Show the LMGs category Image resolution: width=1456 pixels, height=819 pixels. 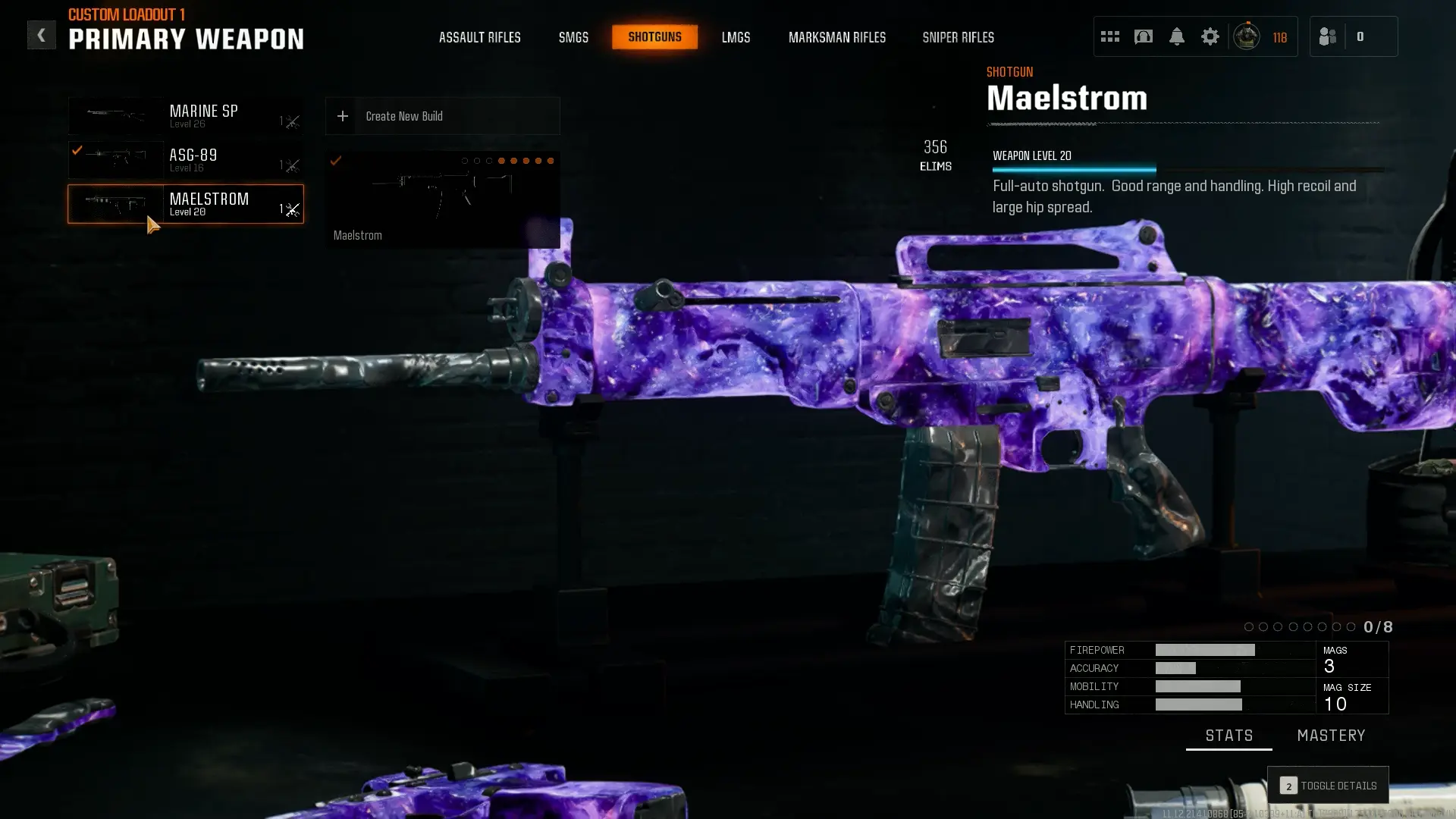point(736,37)
